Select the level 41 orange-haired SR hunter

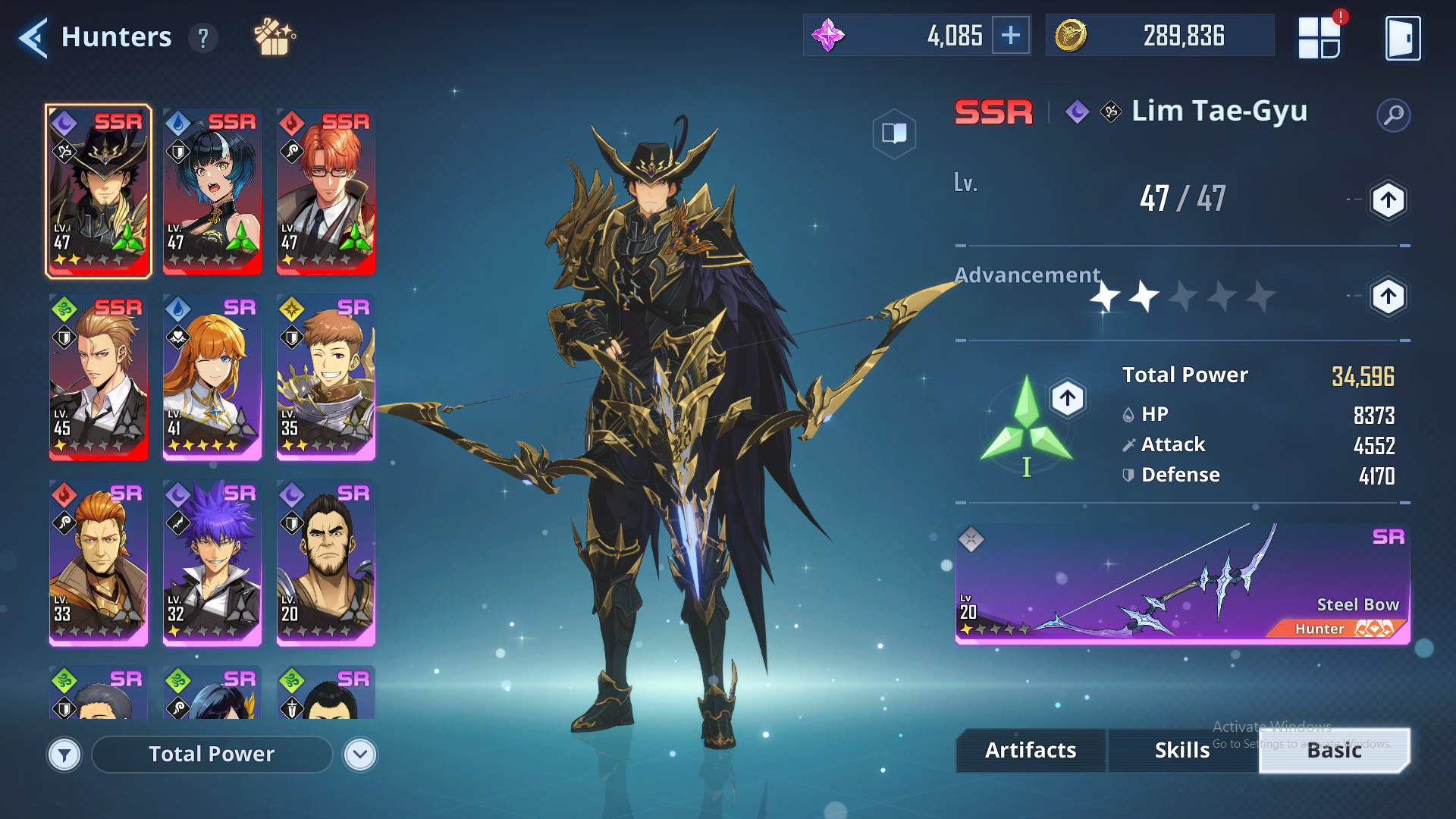(212, 376)
